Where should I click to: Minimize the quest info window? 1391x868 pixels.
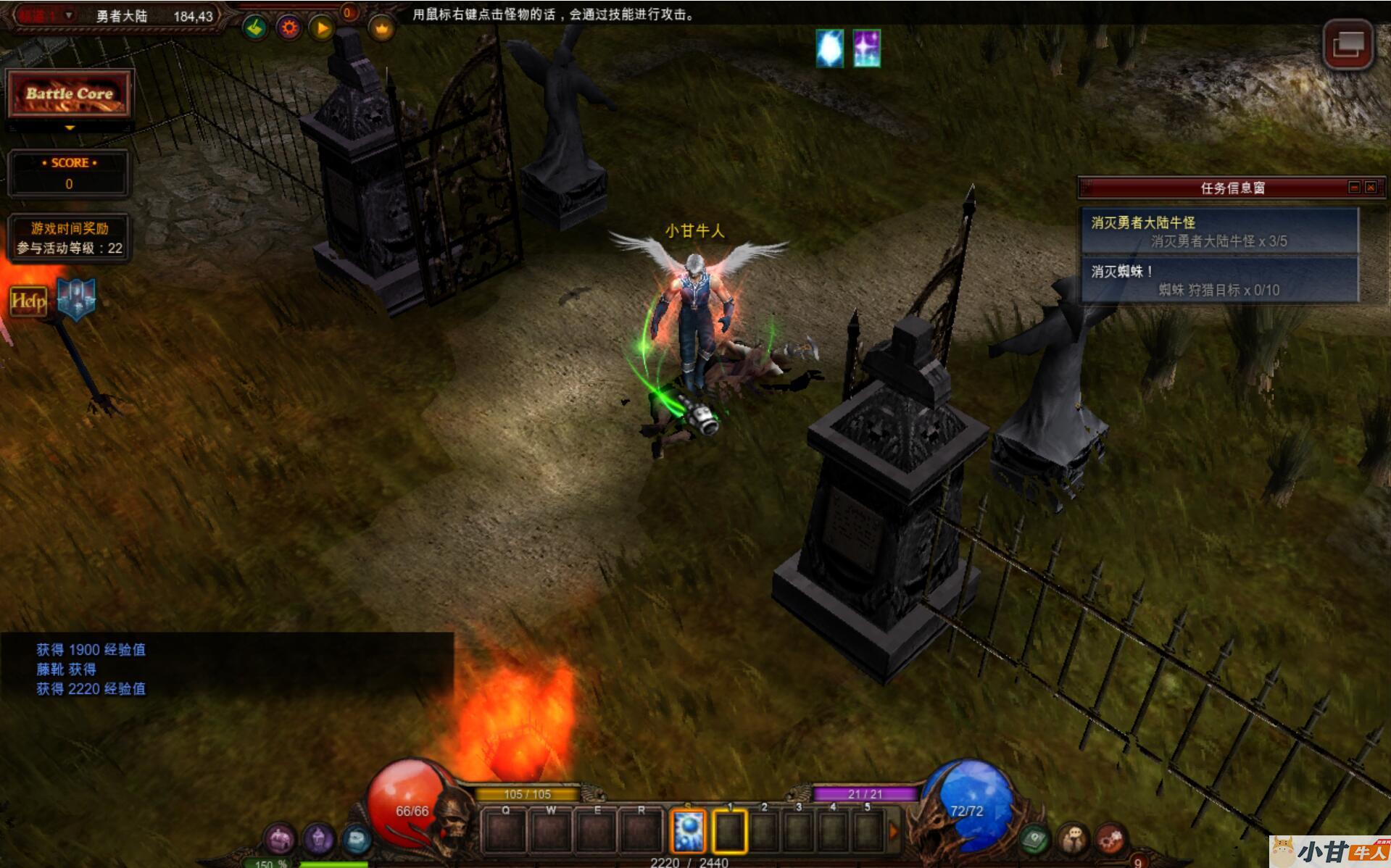[x=1353, y=188]
